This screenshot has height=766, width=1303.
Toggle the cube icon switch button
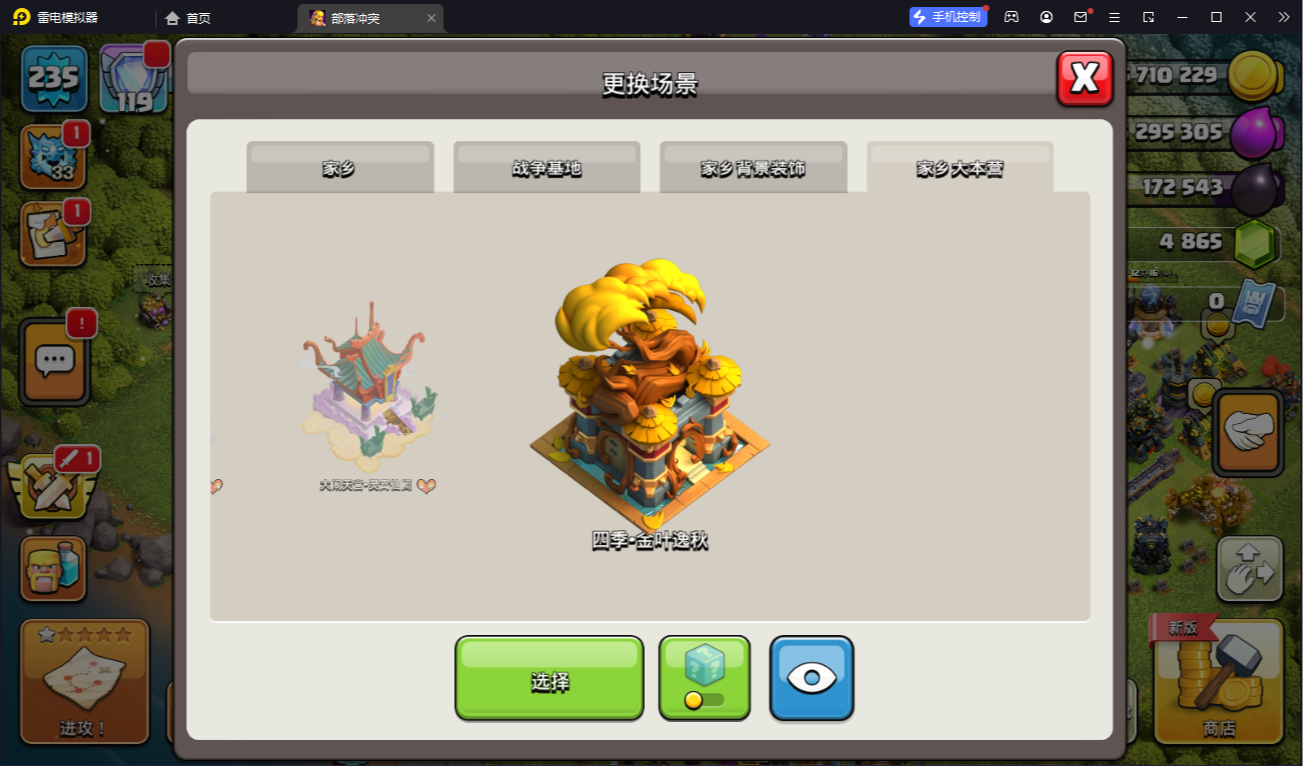[704, 678]
